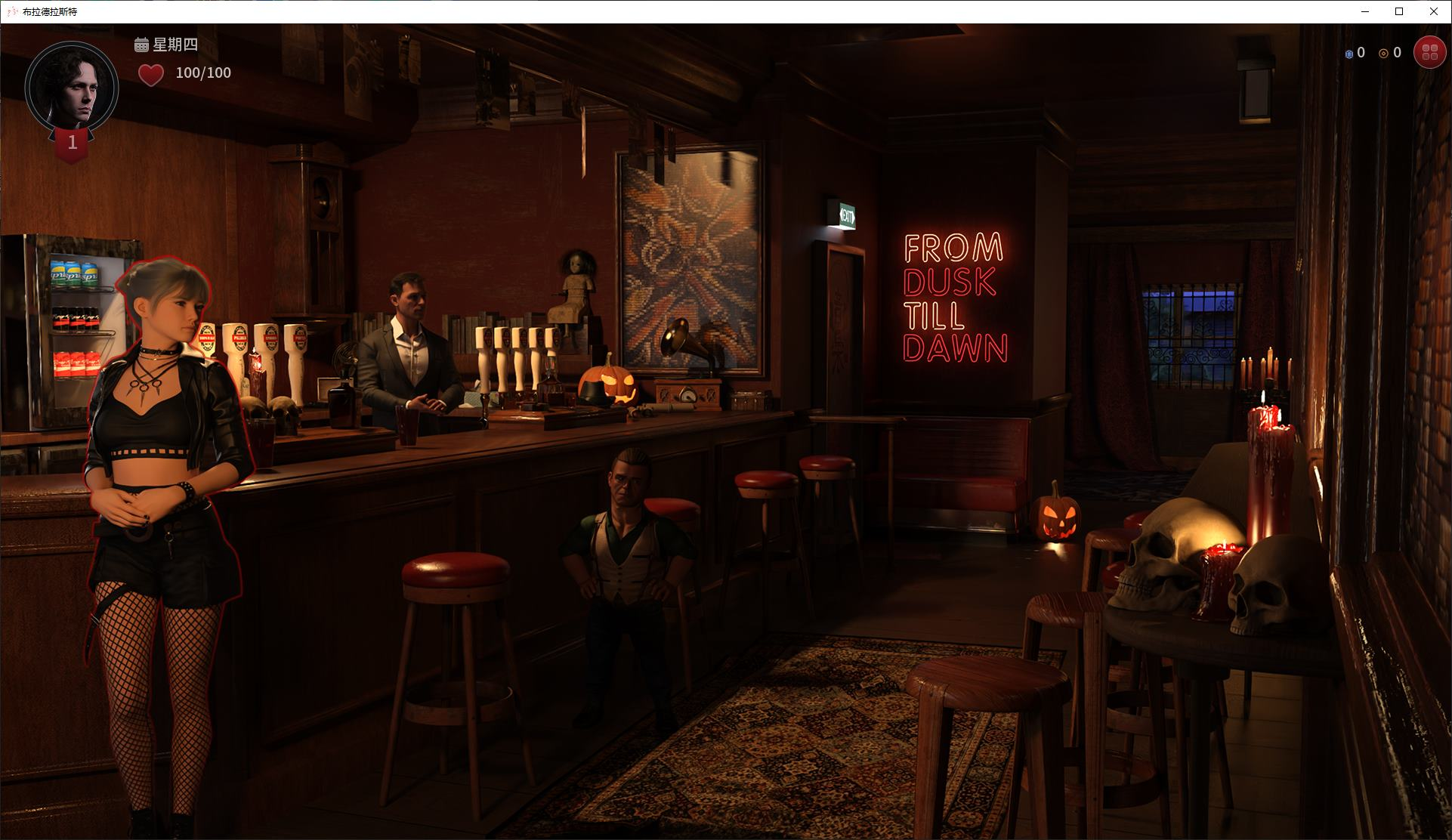Click the red heart health icon

click(150, 73)
